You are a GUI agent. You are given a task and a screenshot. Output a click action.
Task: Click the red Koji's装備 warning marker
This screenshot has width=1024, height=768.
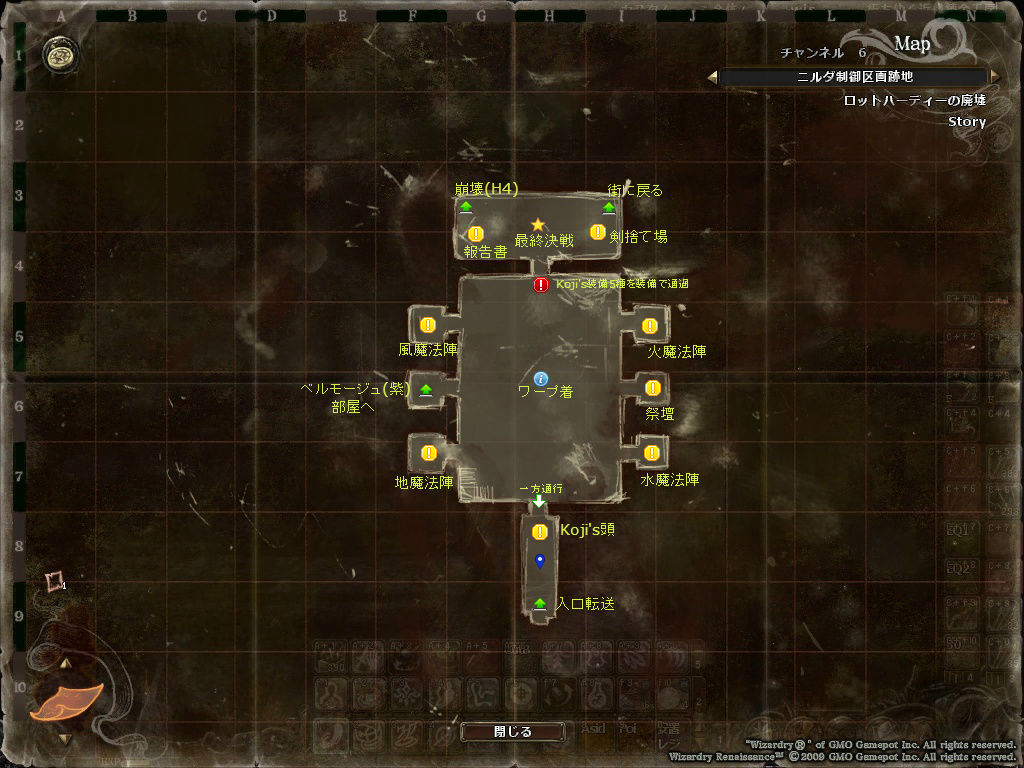pyautogui.click(x=541, y=285)
